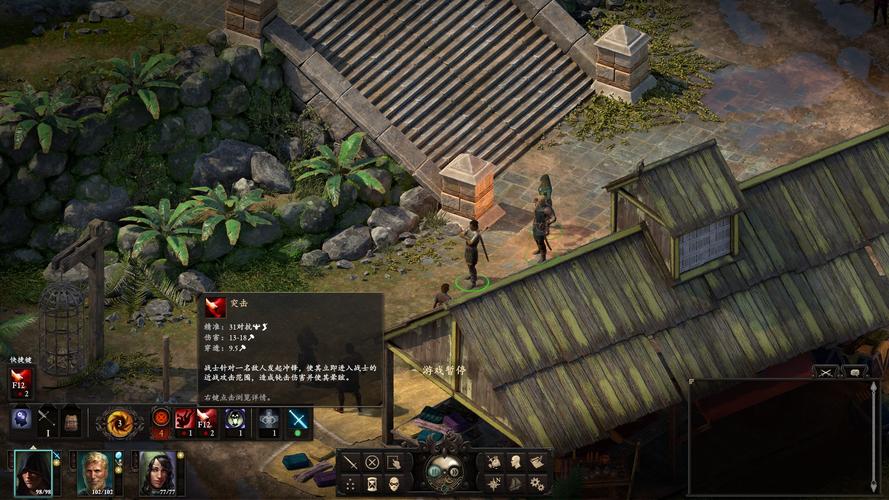Select the hooded character portrait
This screenshot has width=889, height=500.
35,471
